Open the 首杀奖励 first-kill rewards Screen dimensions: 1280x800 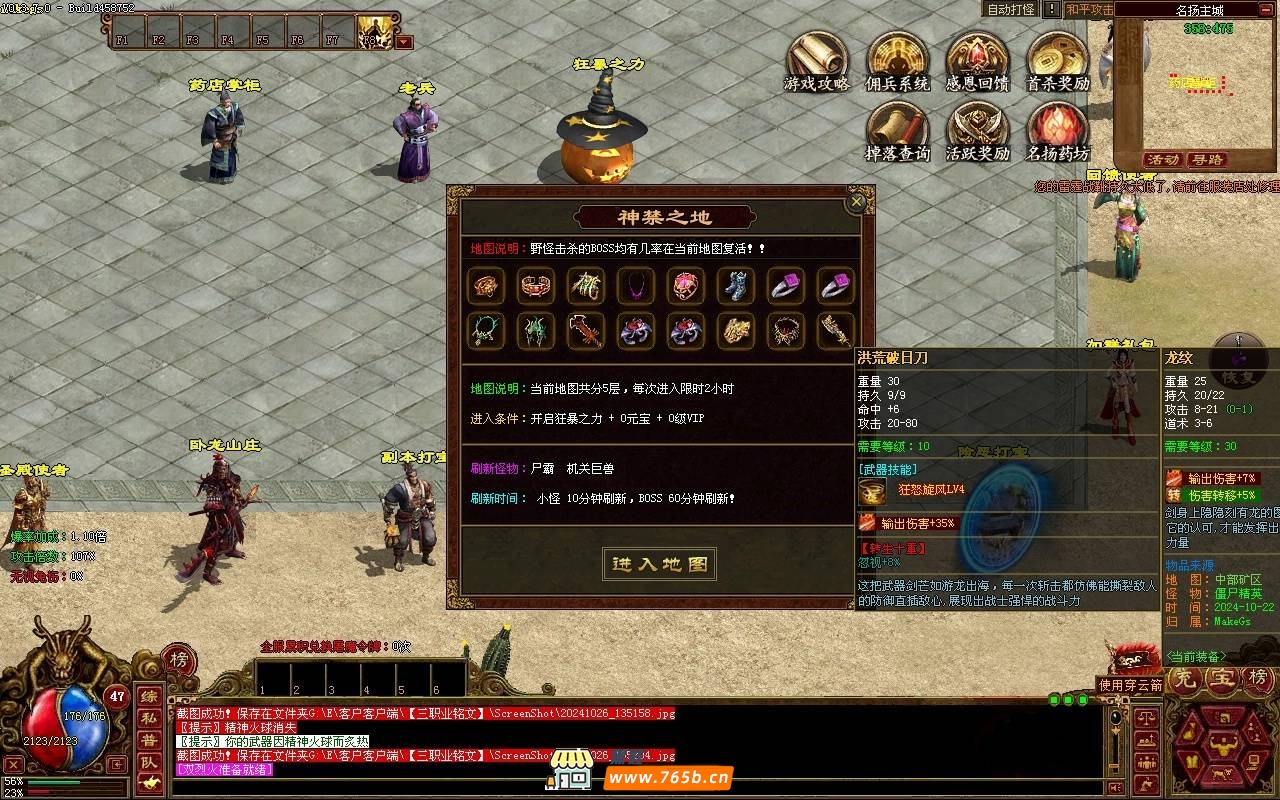[1057, 62]
